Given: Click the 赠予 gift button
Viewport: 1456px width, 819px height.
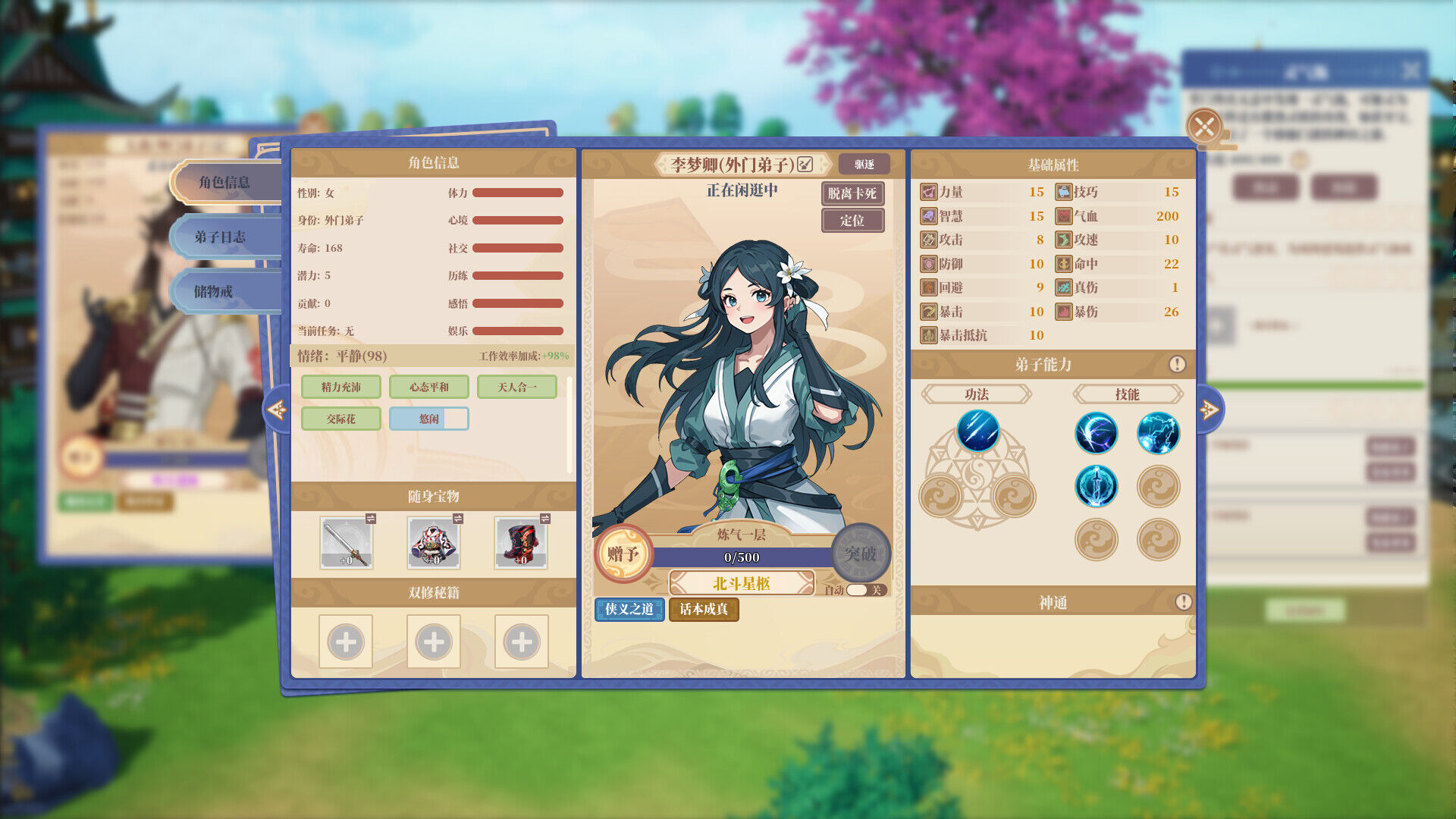Looking at the screenshot, I should [623, 554].
